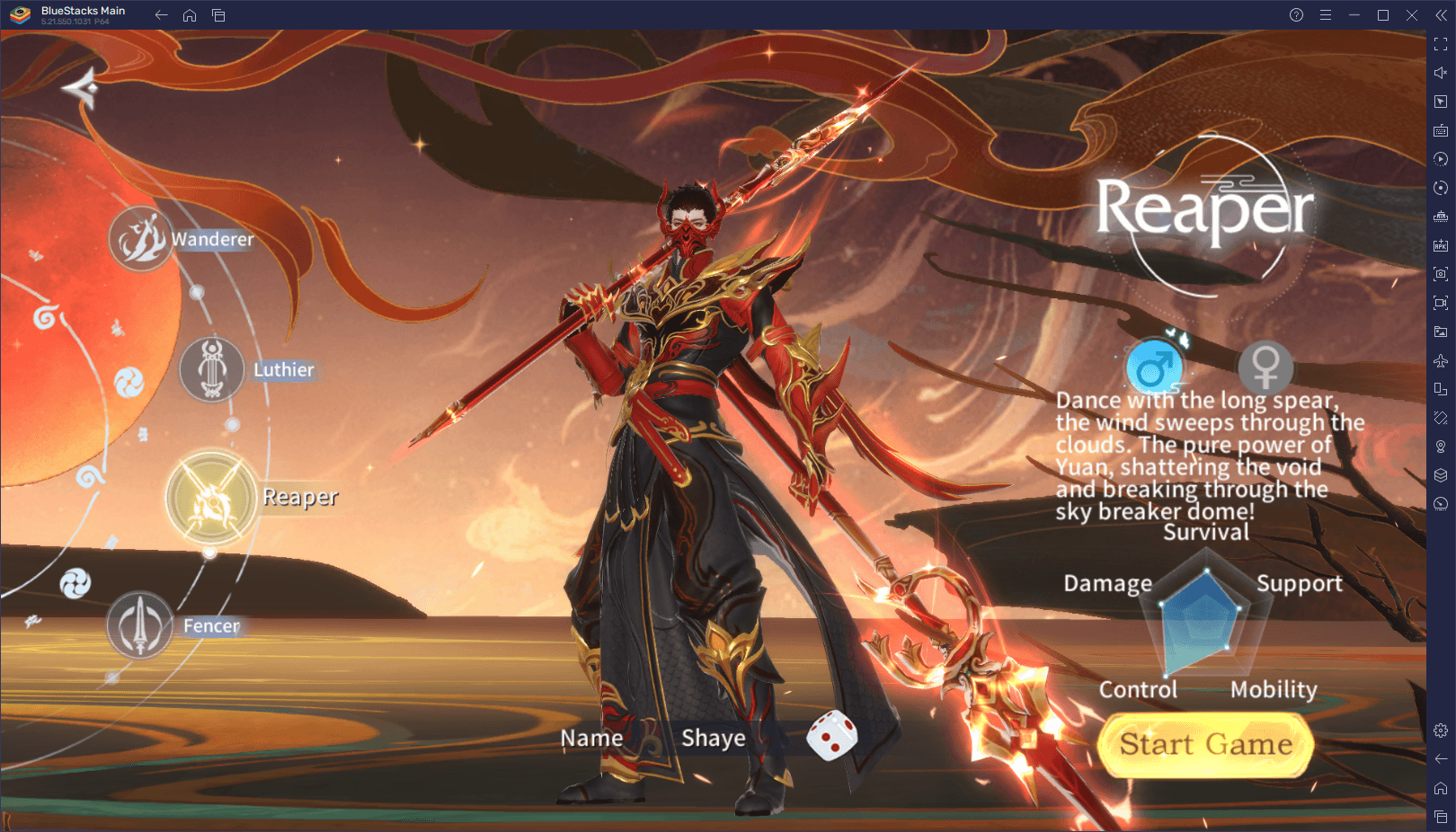Start Game with the golden button
The image size is (1456, 832).
tap(1205, 745)
